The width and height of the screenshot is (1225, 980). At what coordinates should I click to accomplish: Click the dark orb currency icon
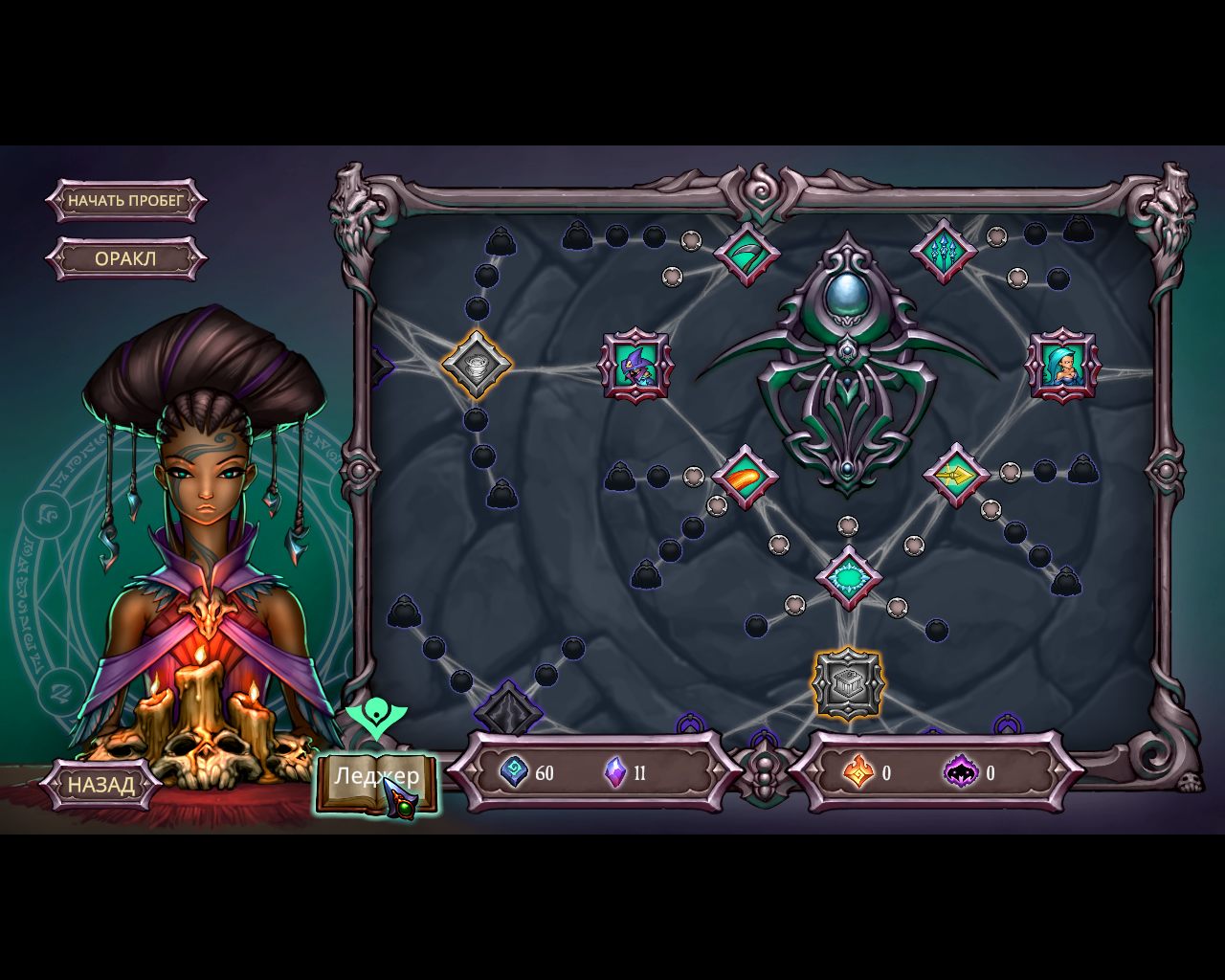[962, 772]
